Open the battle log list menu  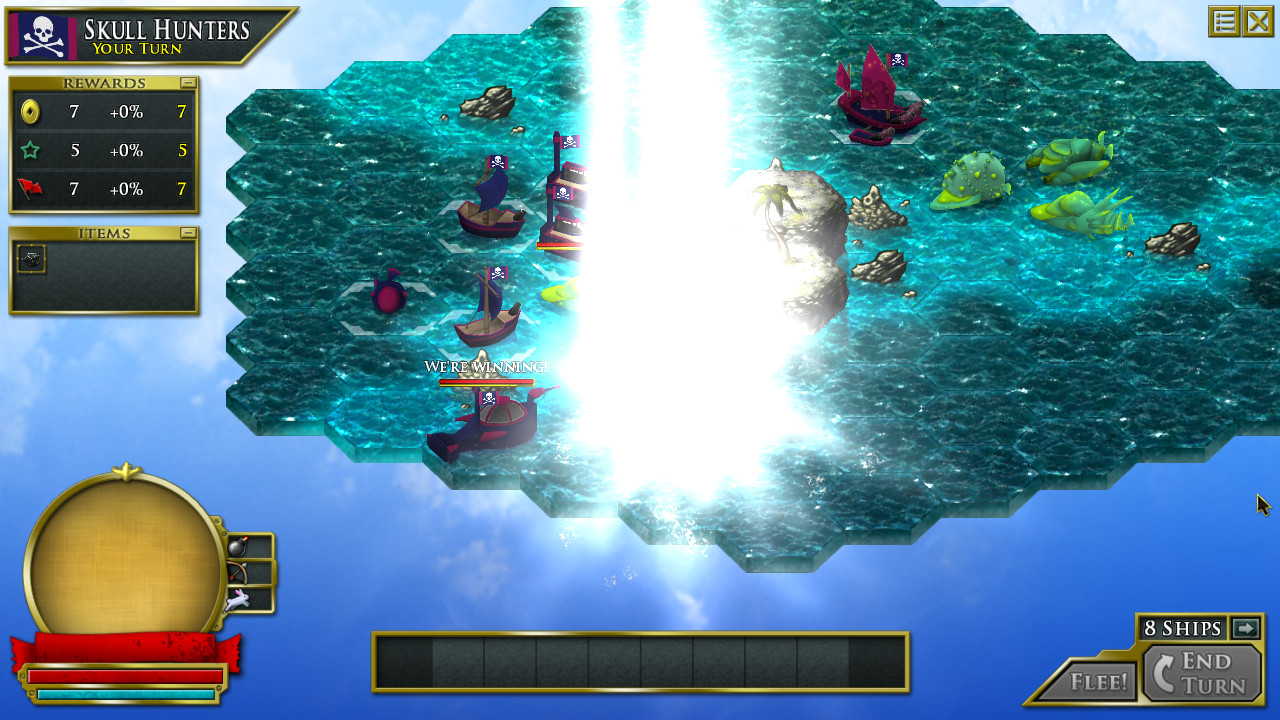[x=1224, y=21]
